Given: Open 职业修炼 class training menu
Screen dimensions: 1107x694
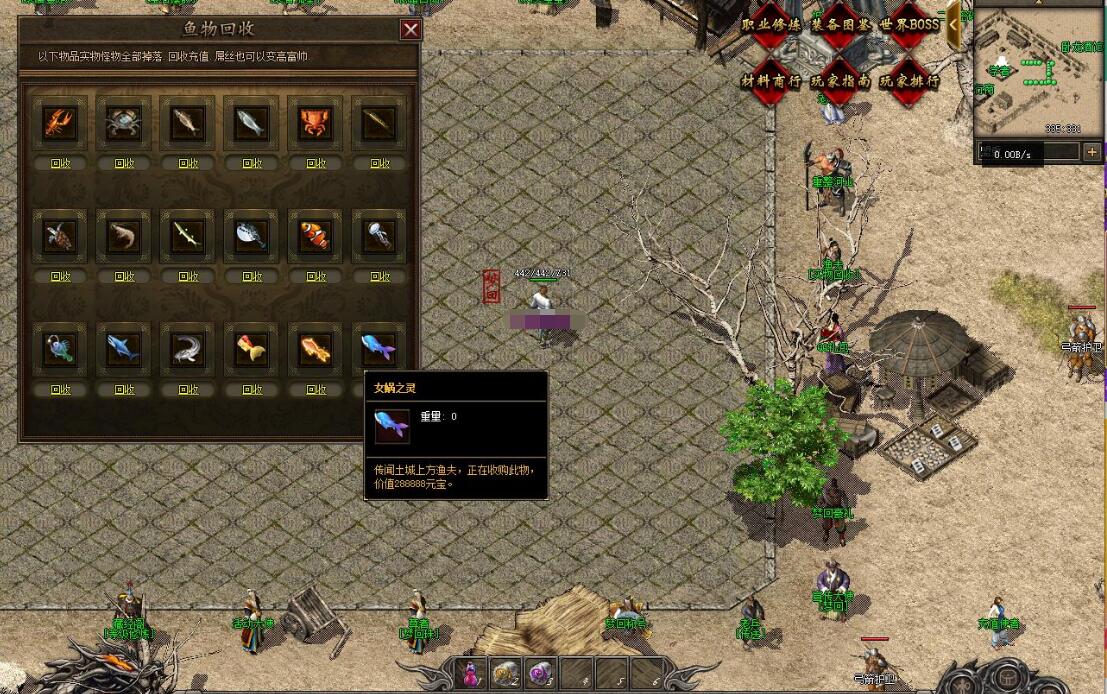Looking at the screenshot, I should pos(771,25).
